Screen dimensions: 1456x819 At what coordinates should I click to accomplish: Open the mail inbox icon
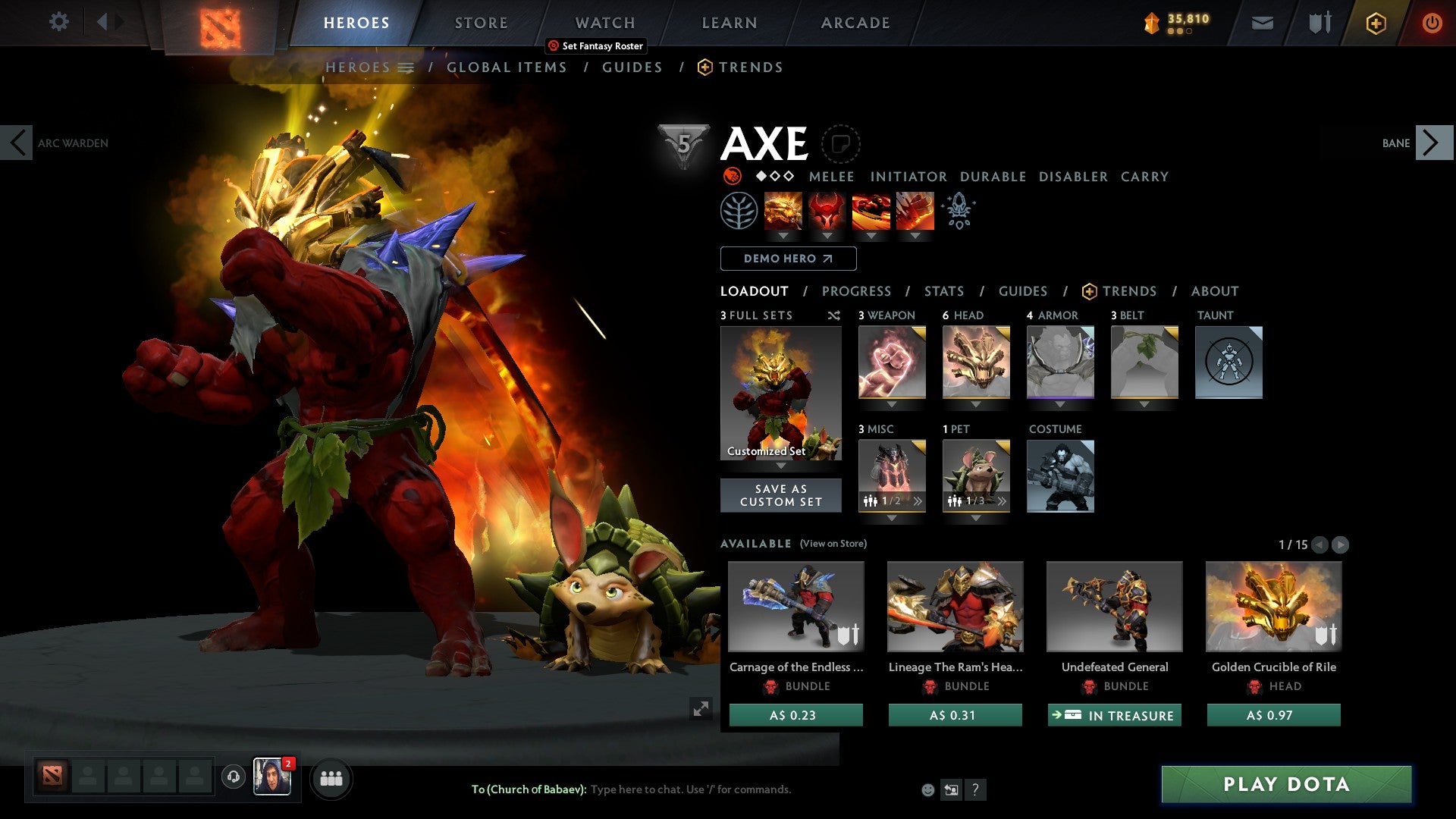1262,22
